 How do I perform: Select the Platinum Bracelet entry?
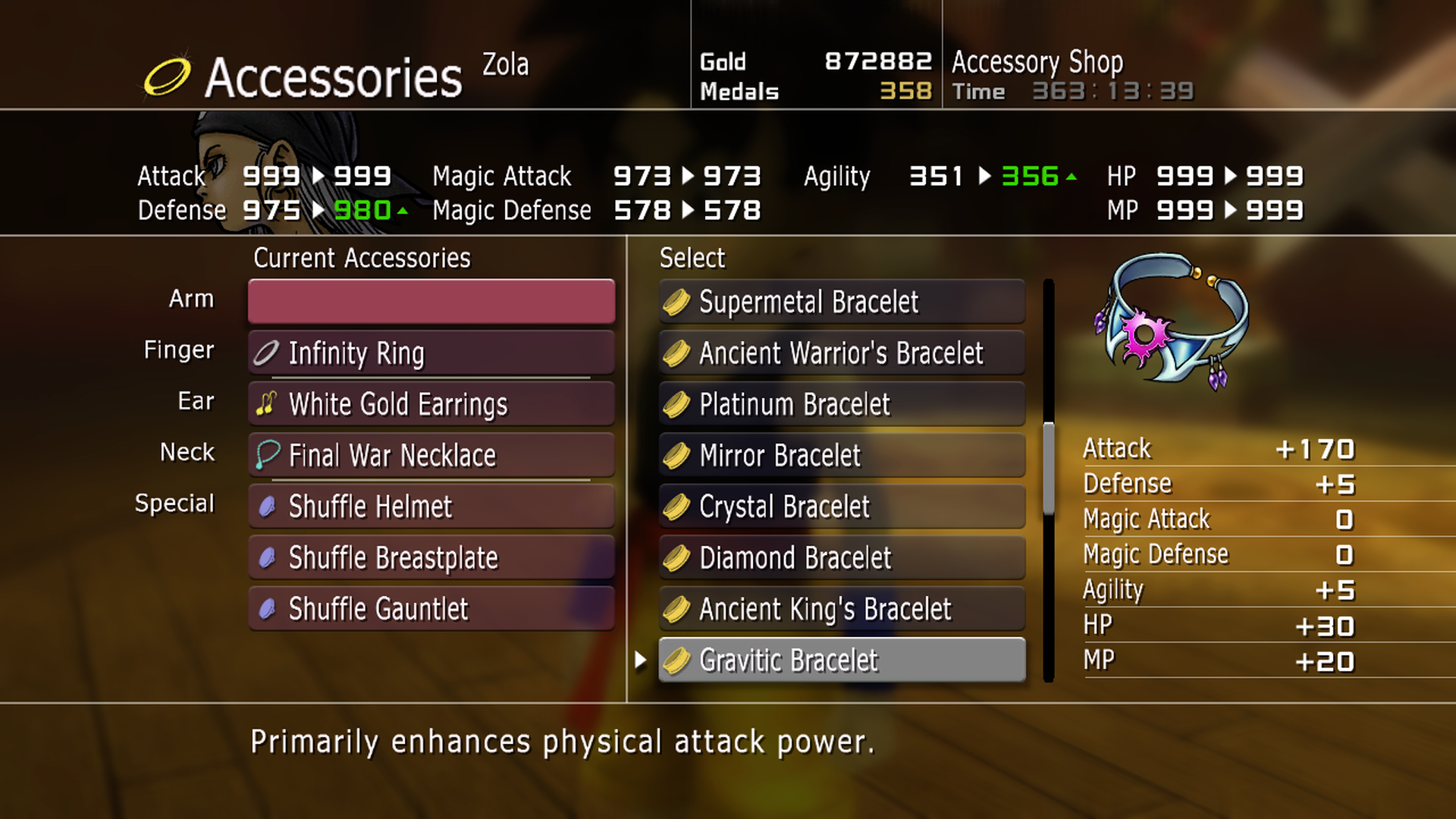click(x=842, y=404)
